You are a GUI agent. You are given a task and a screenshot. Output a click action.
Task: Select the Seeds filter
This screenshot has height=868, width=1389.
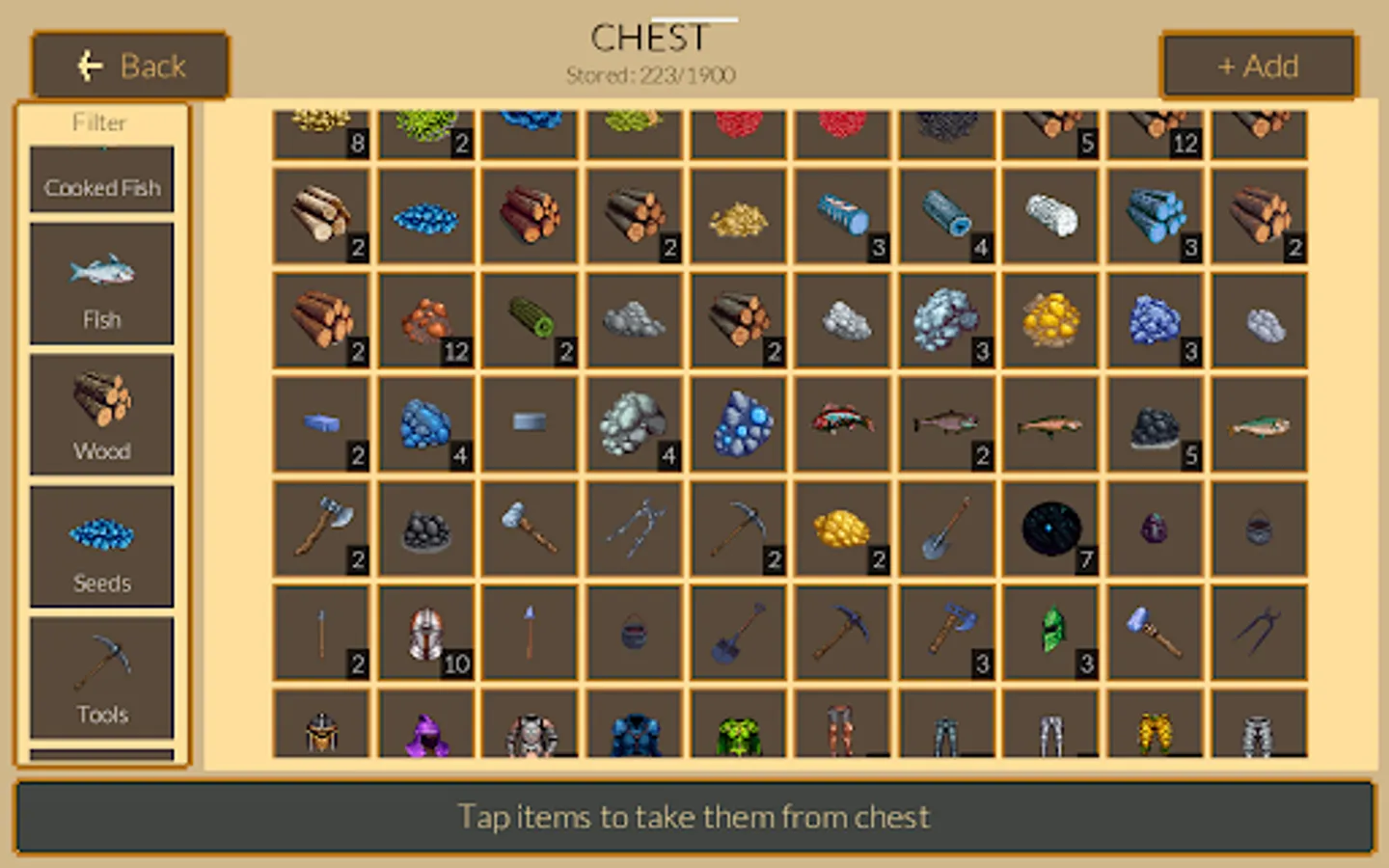[101, 545]
